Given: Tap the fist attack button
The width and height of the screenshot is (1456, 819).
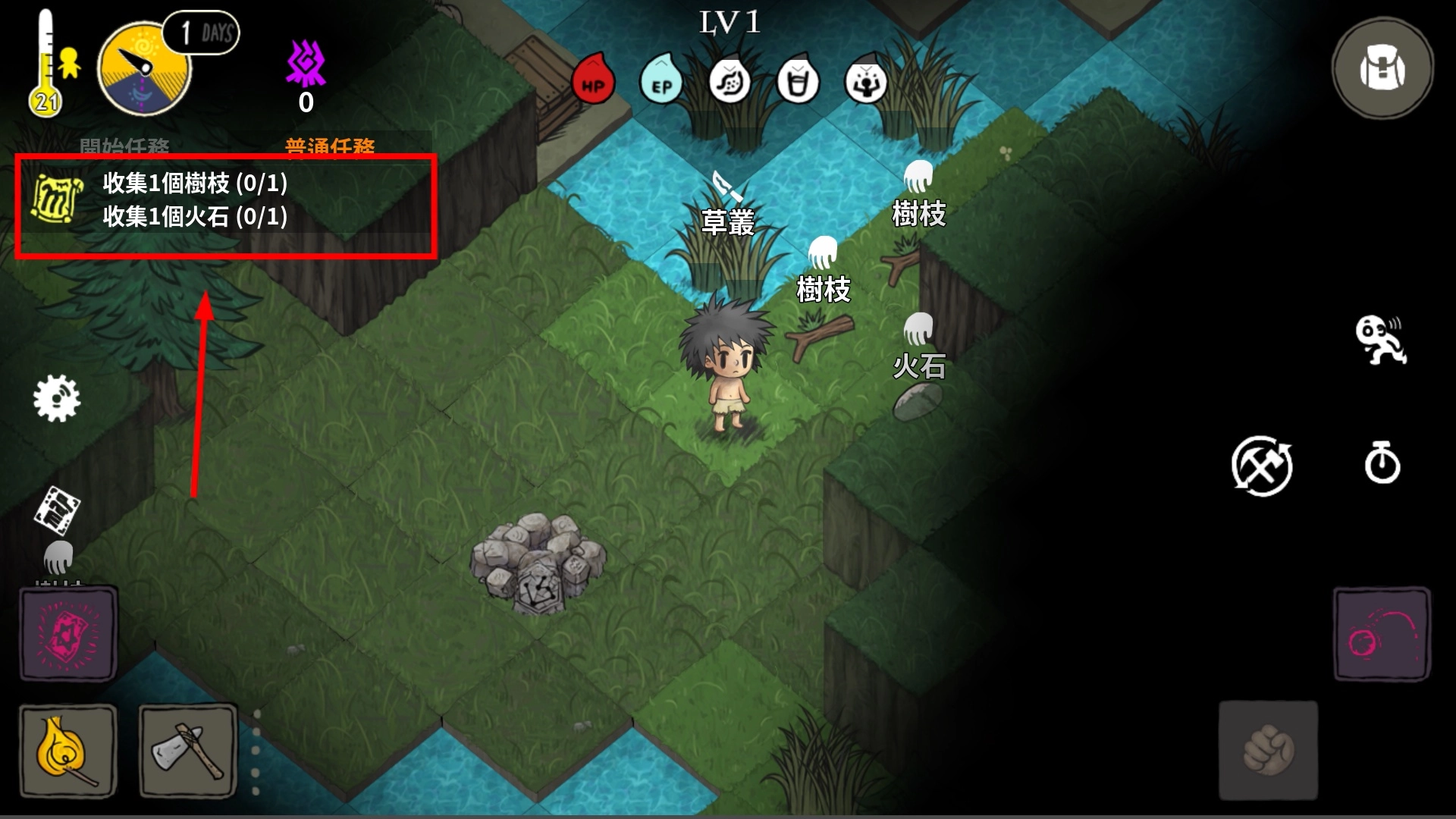Looking at the screenshot, I should tap(1268, 750).
